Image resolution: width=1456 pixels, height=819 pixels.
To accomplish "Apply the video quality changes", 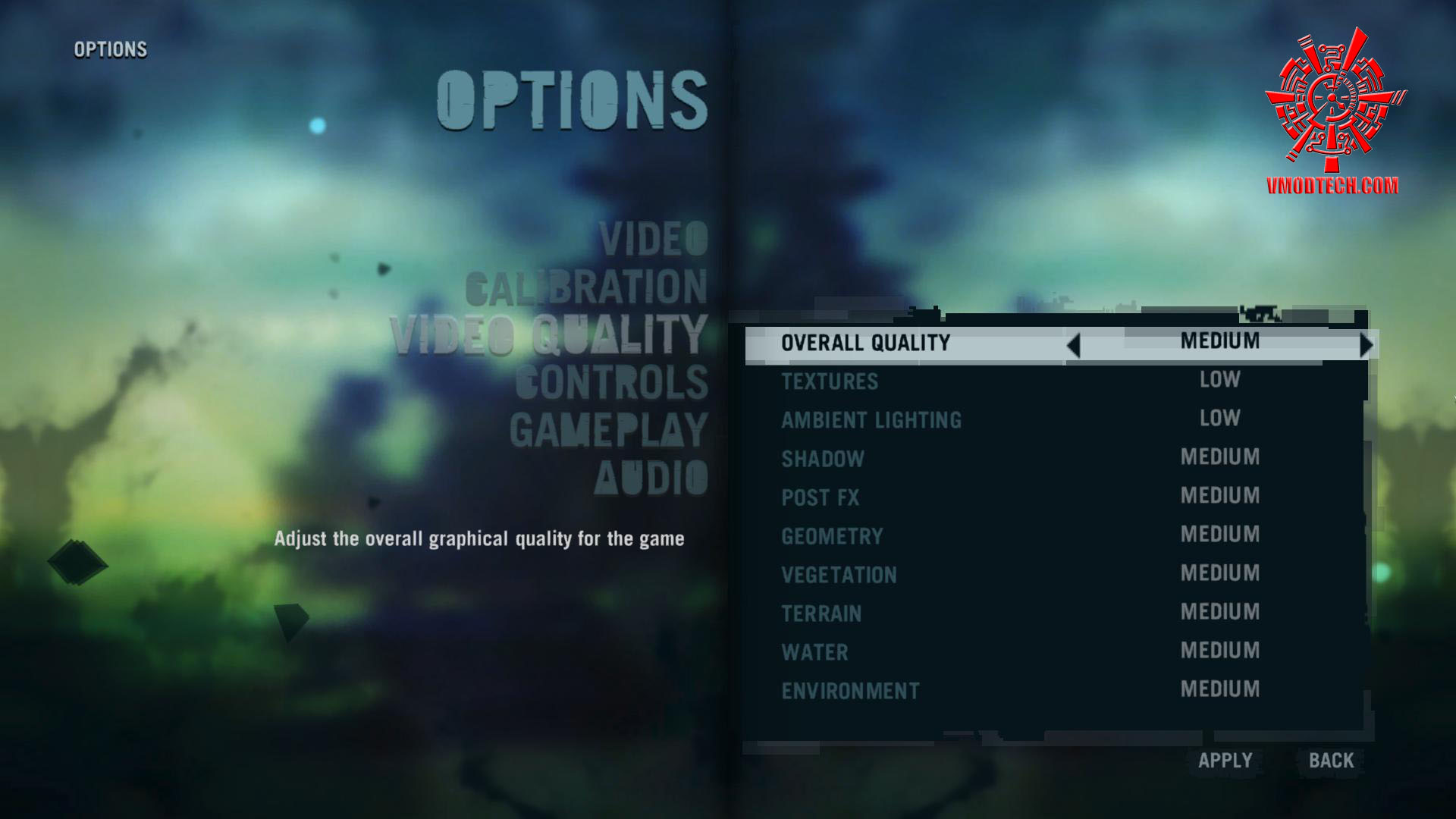I will click(x=1225, y=761).
